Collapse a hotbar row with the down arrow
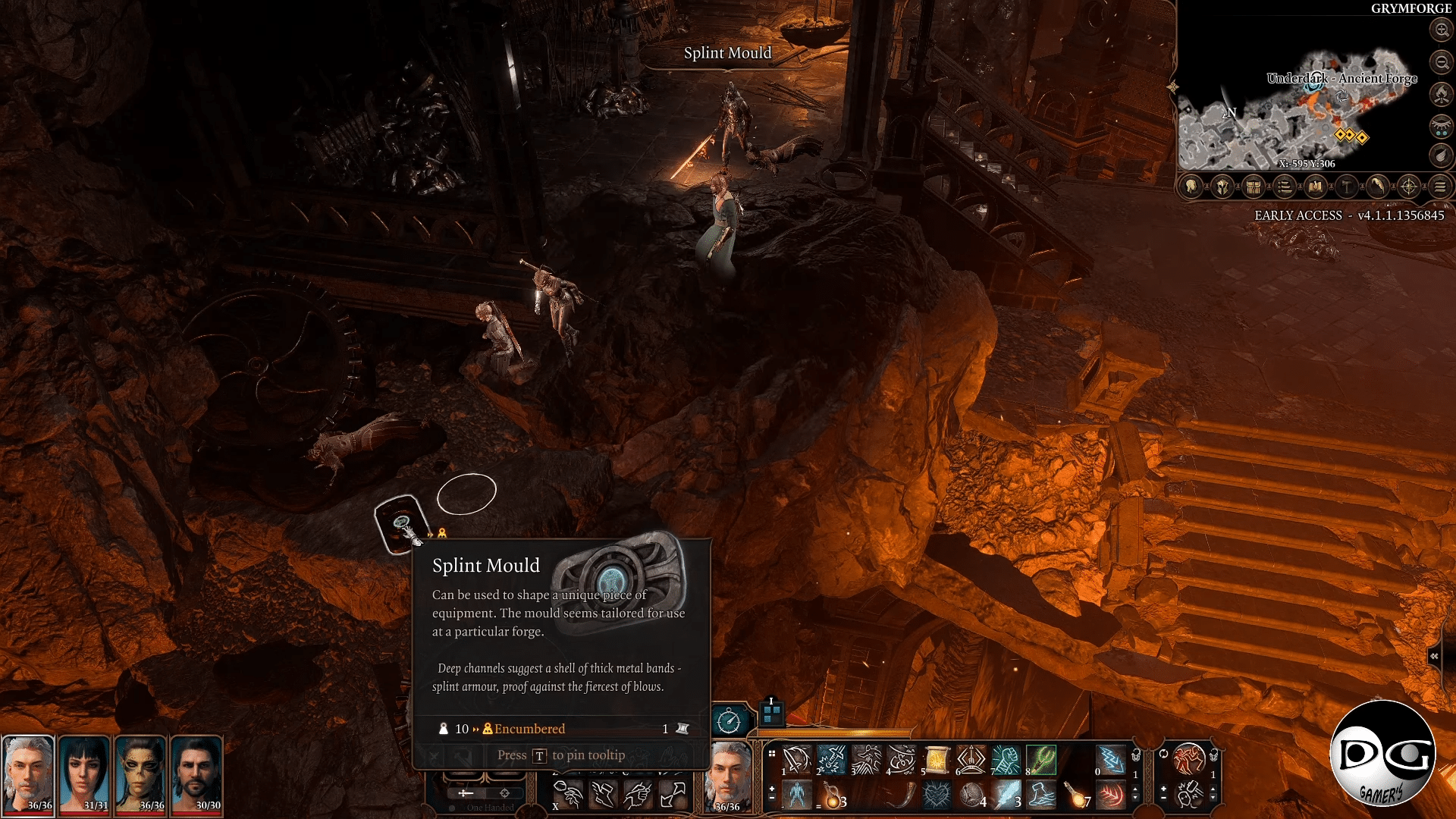This screenshot has height=819, width=1456. [x=1135, y=798]
